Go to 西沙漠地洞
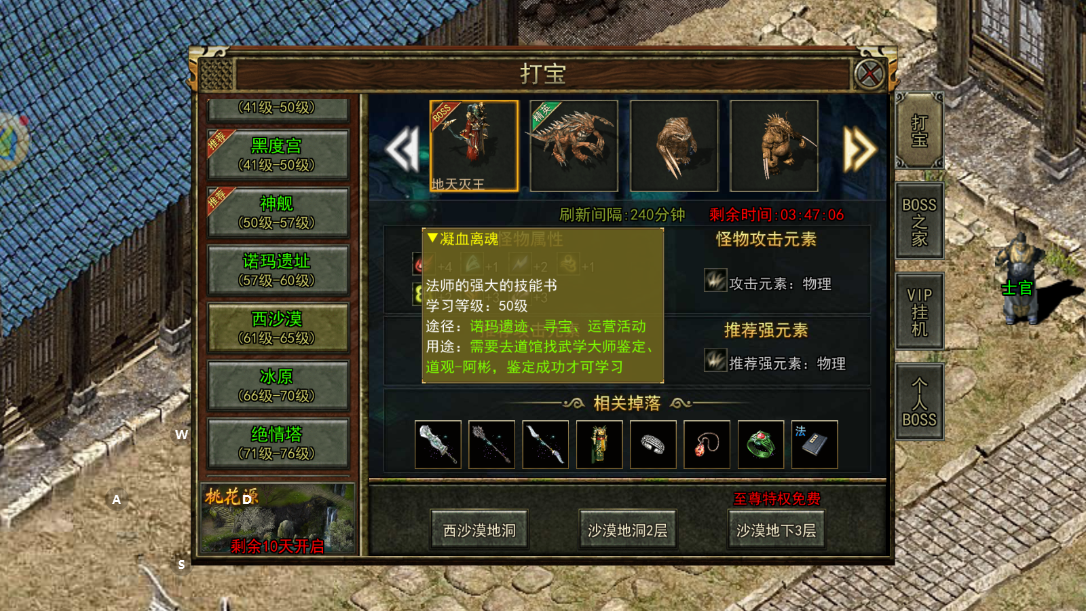 coord(479,530)
